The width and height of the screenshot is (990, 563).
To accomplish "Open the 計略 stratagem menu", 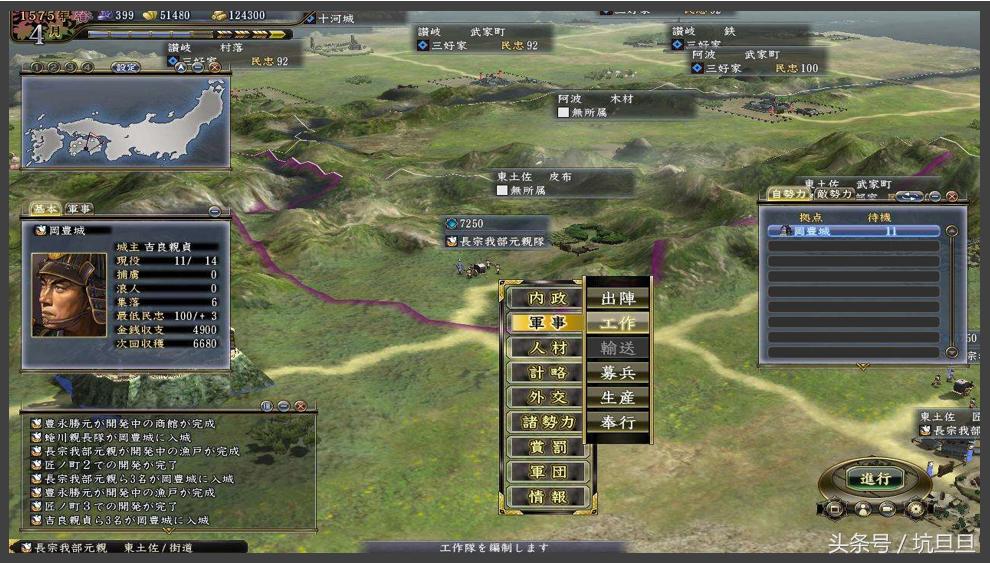I will point(547,372).
